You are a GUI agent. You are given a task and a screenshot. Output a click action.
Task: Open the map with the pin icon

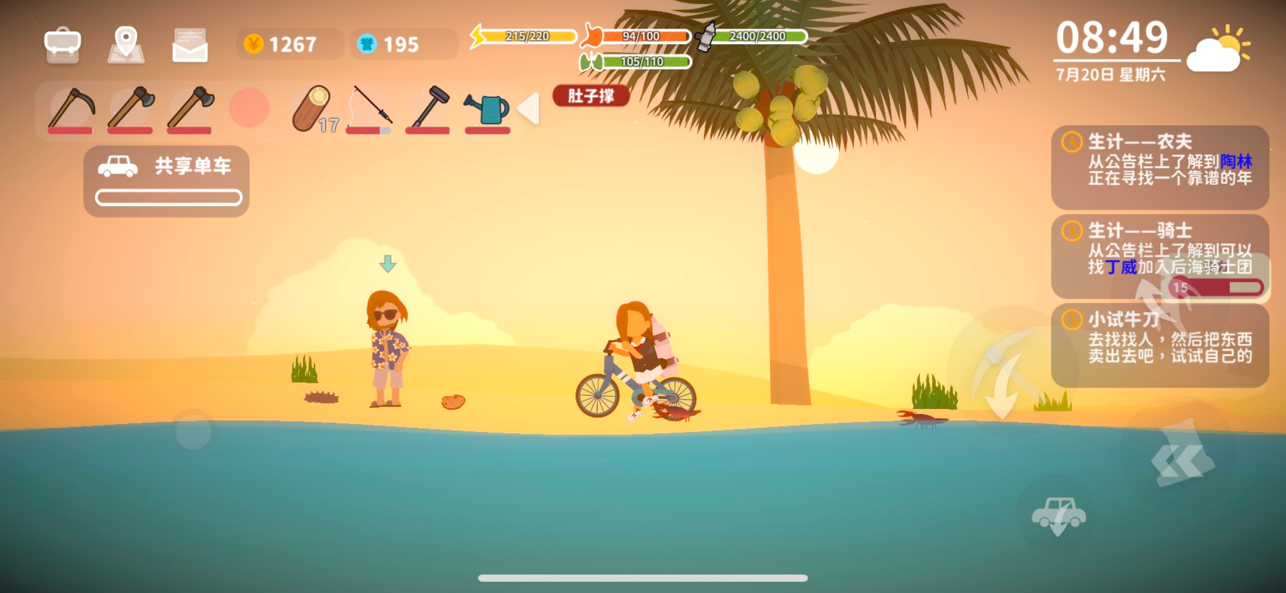coord(125,44)
